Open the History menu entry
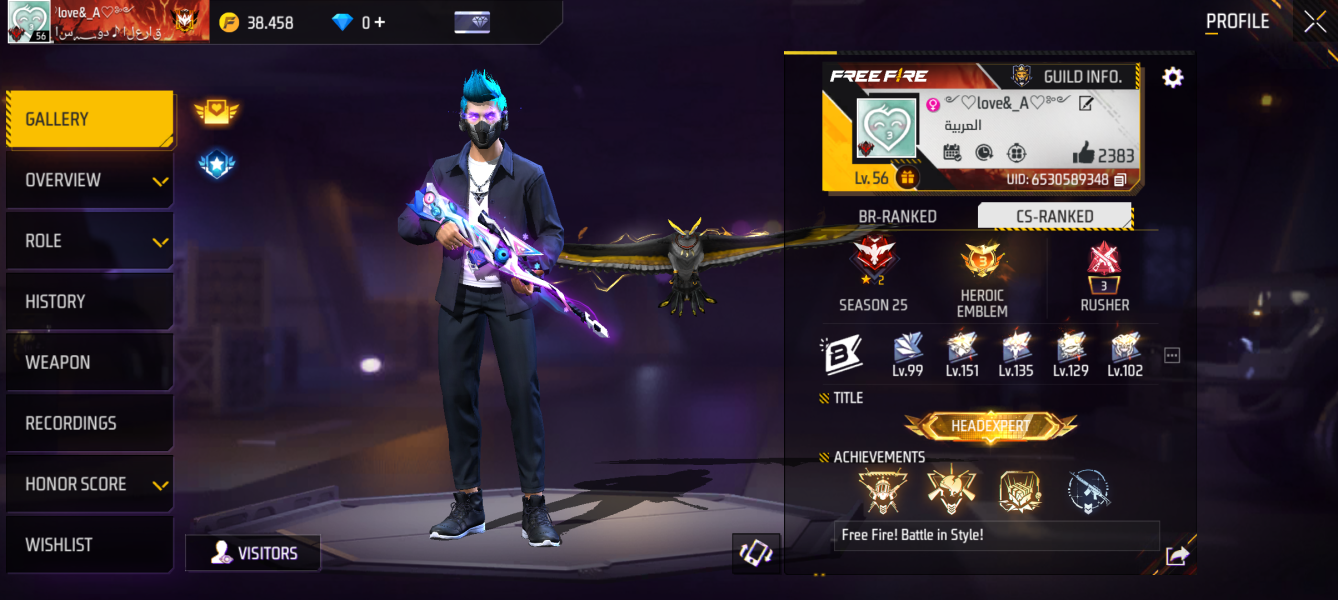Screen dimensions: 1338x600 90,302
